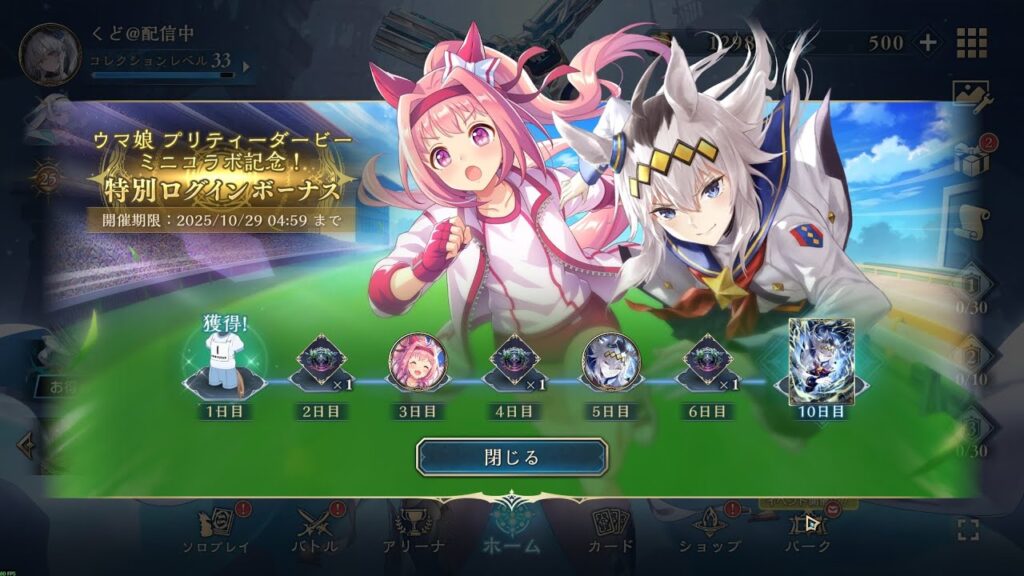
Task: Add currency with the plus button
Action: click(x=928, y=42)
